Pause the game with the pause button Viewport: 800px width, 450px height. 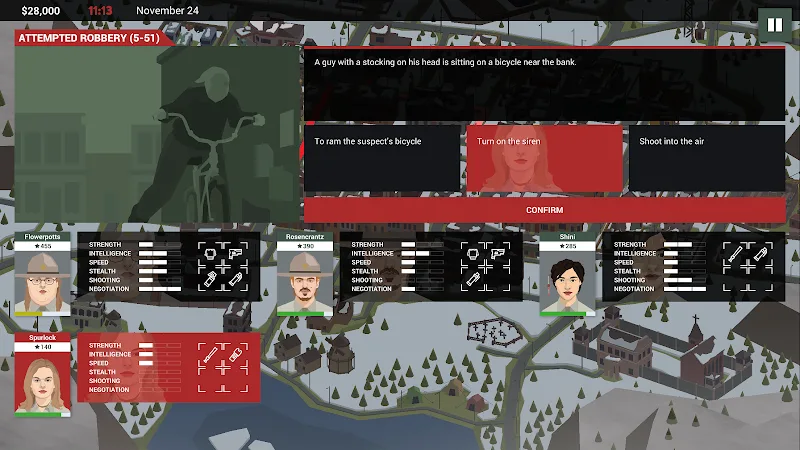(x=773, y=24)
